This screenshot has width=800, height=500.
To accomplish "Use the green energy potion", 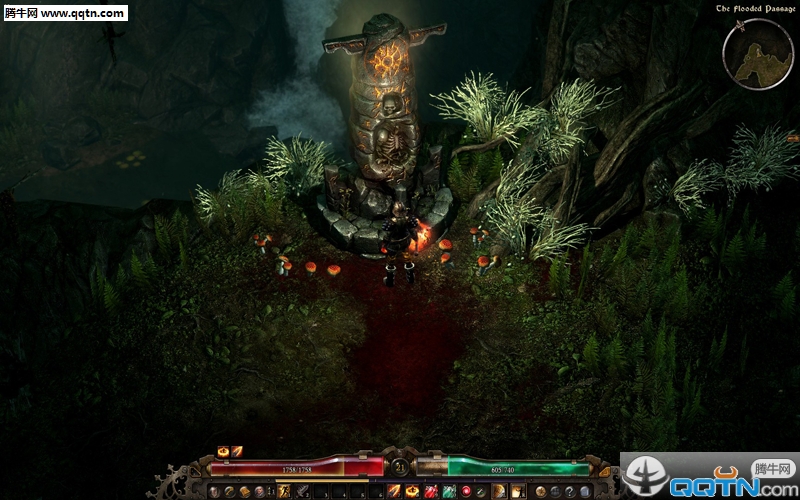I will [449, 491].
